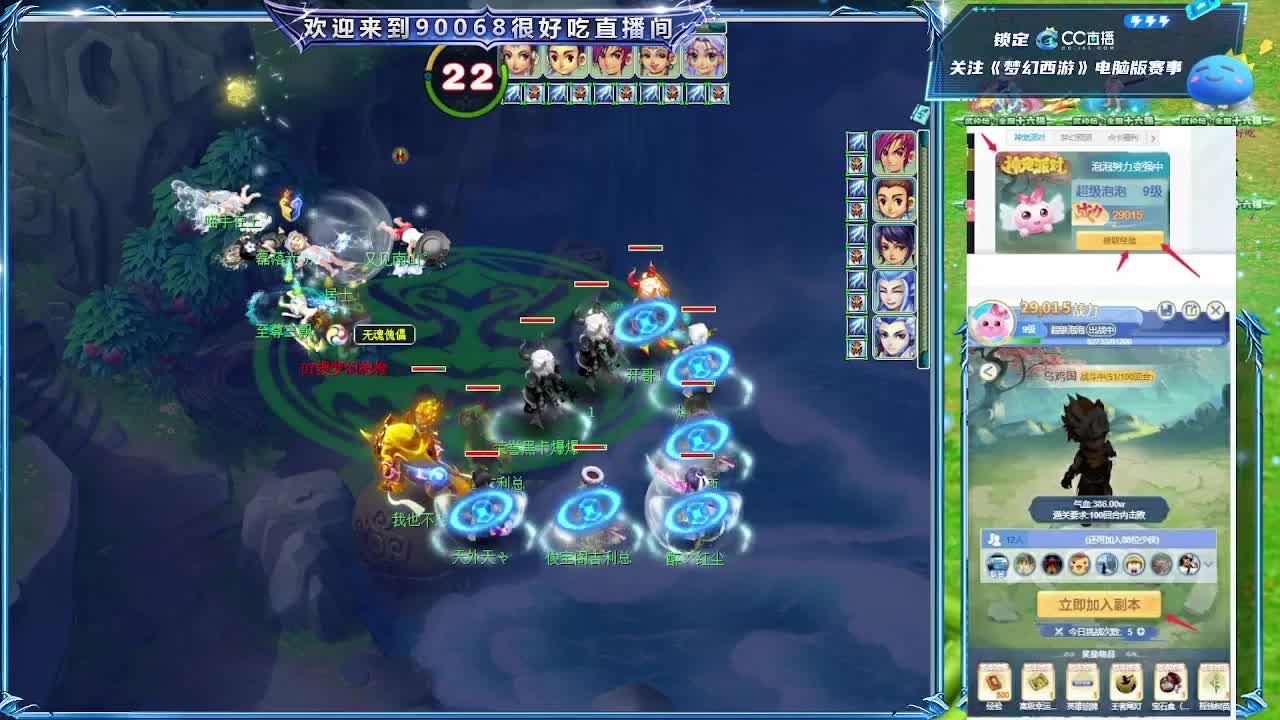Click the save icon beside the 29,015 战力 bar
The width and height of the screenshot is (1280, 720).
[1166, 311]
